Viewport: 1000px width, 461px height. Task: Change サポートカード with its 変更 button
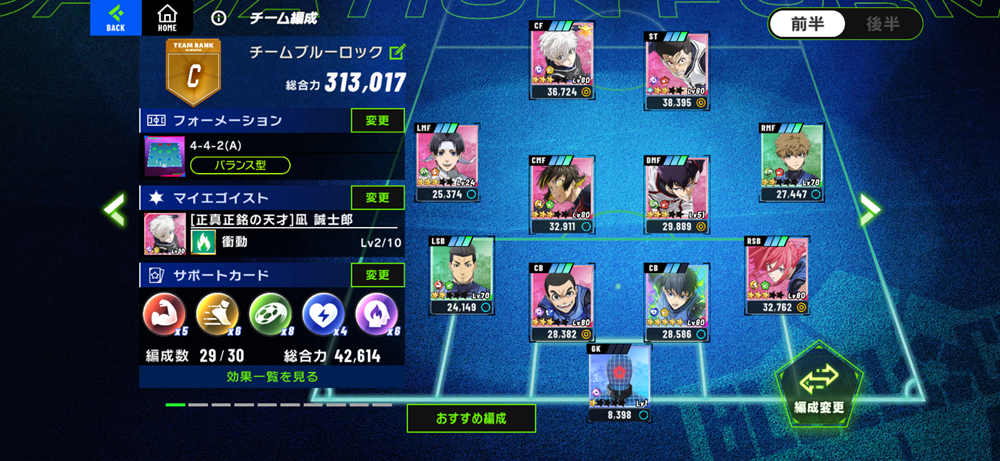377,275
